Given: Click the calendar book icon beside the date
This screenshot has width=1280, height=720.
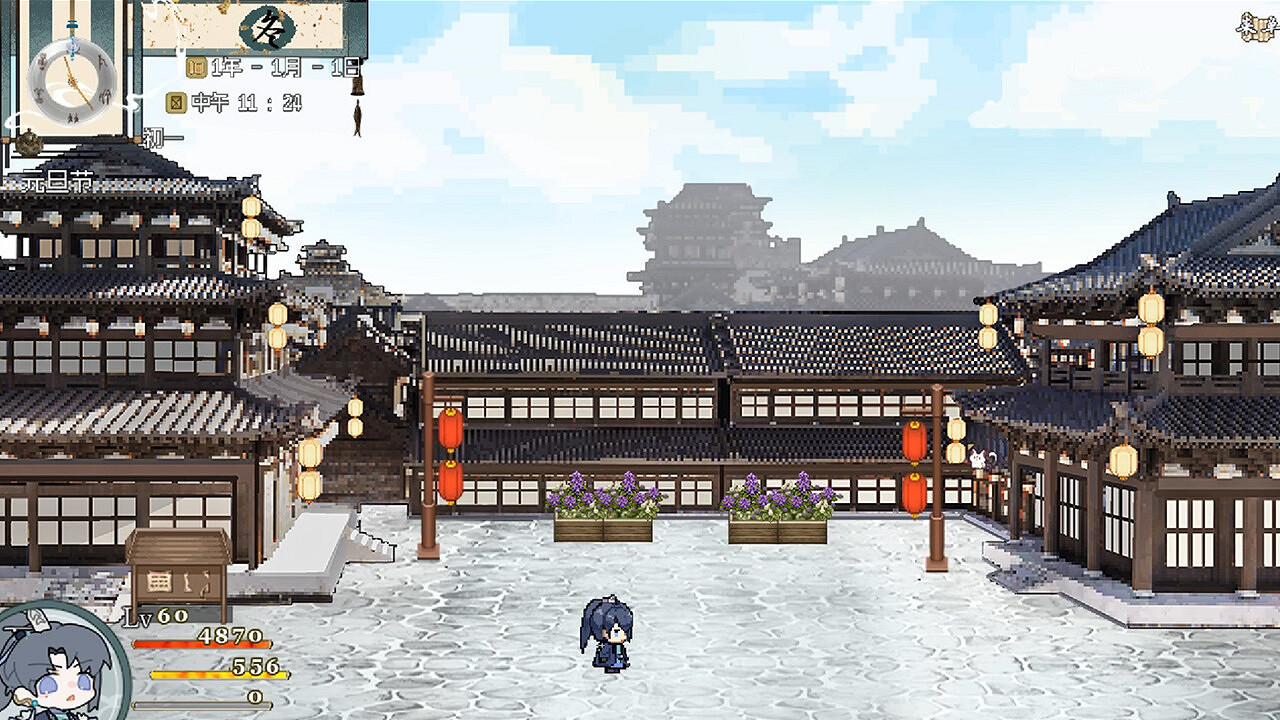Looking at the screenshot, I should coord(196,68).
